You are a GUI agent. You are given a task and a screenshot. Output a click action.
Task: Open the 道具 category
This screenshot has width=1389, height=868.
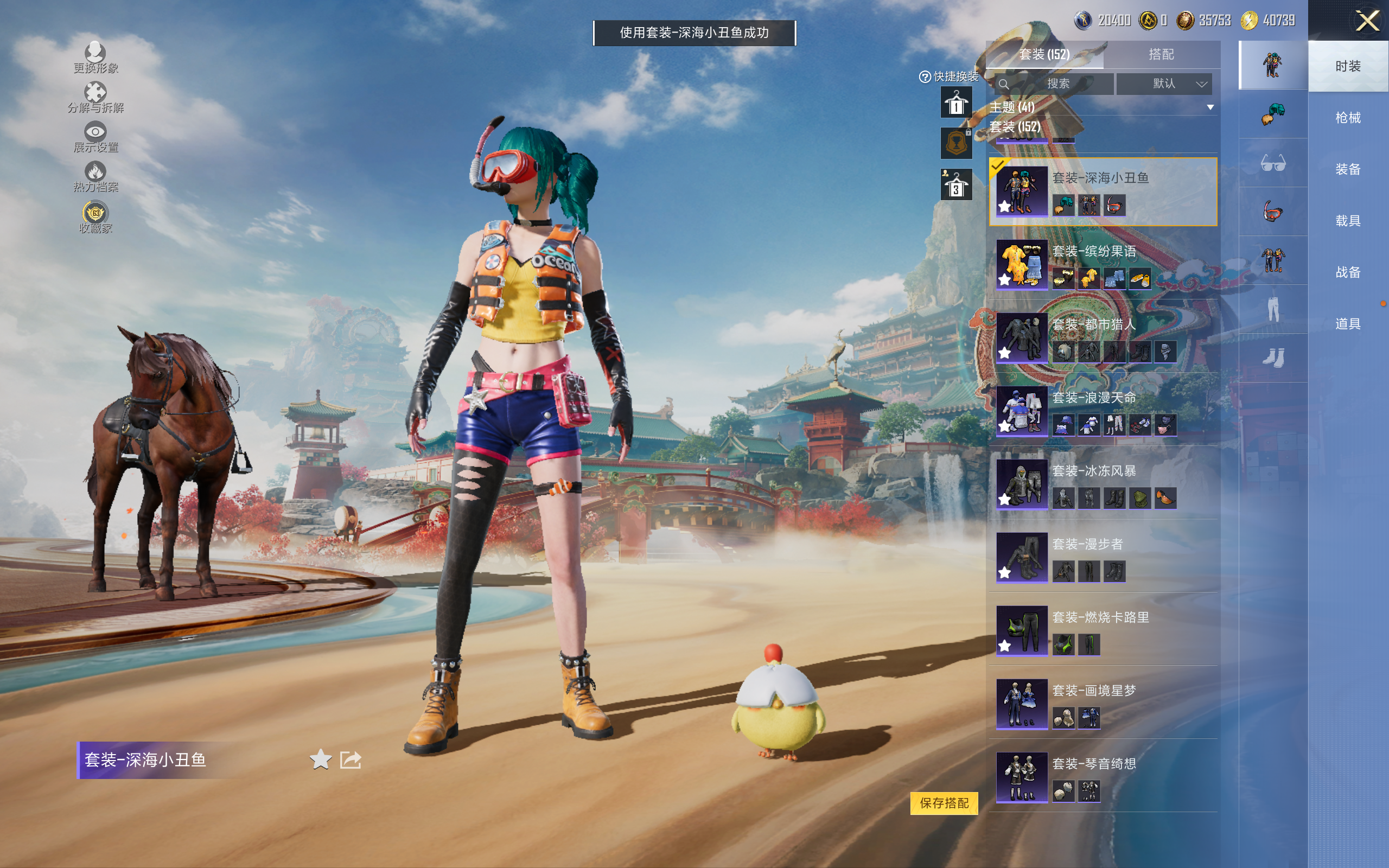pyautogui.click(x=1347, y=324)
